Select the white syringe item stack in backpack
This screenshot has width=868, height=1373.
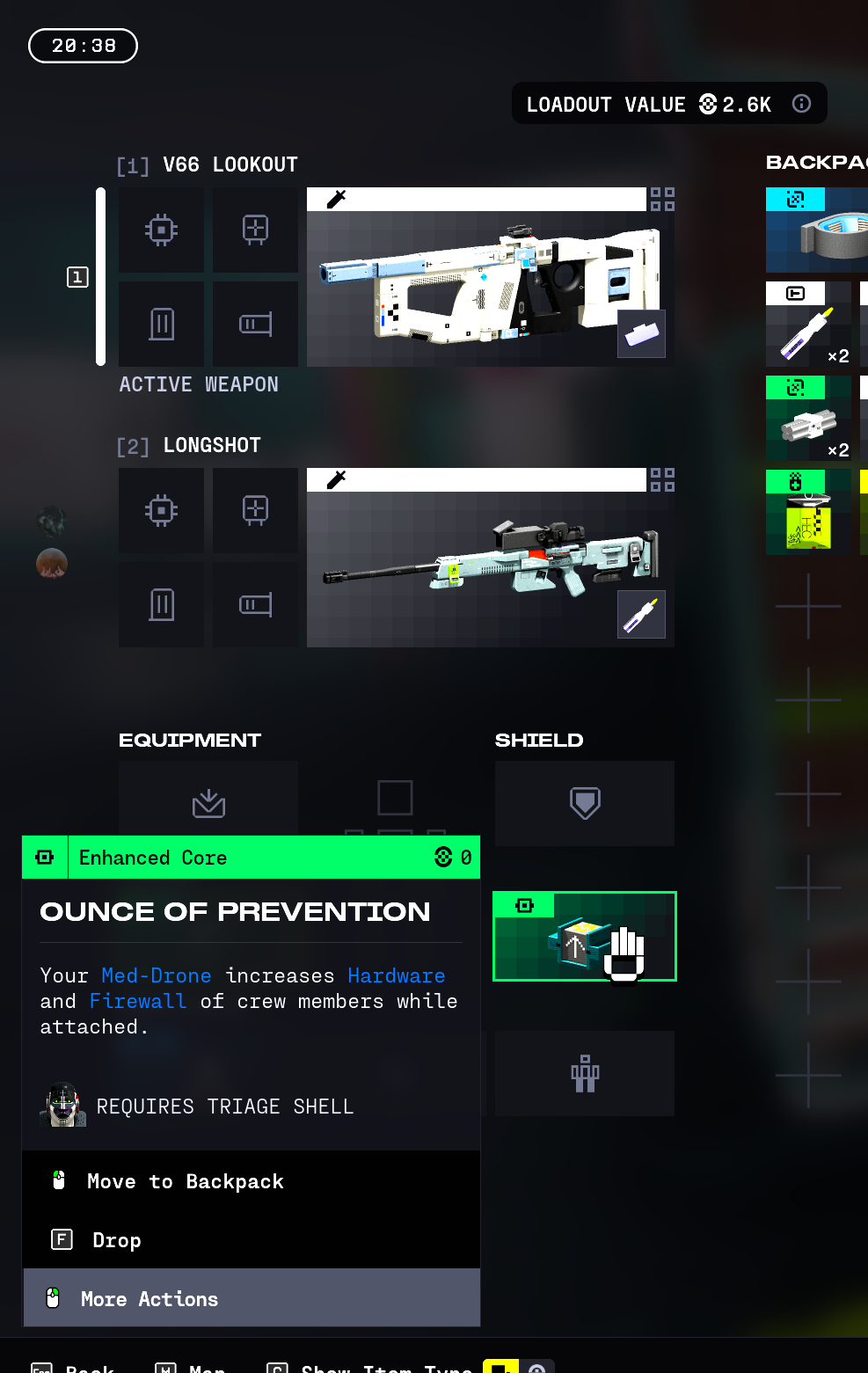pos(808,325)
